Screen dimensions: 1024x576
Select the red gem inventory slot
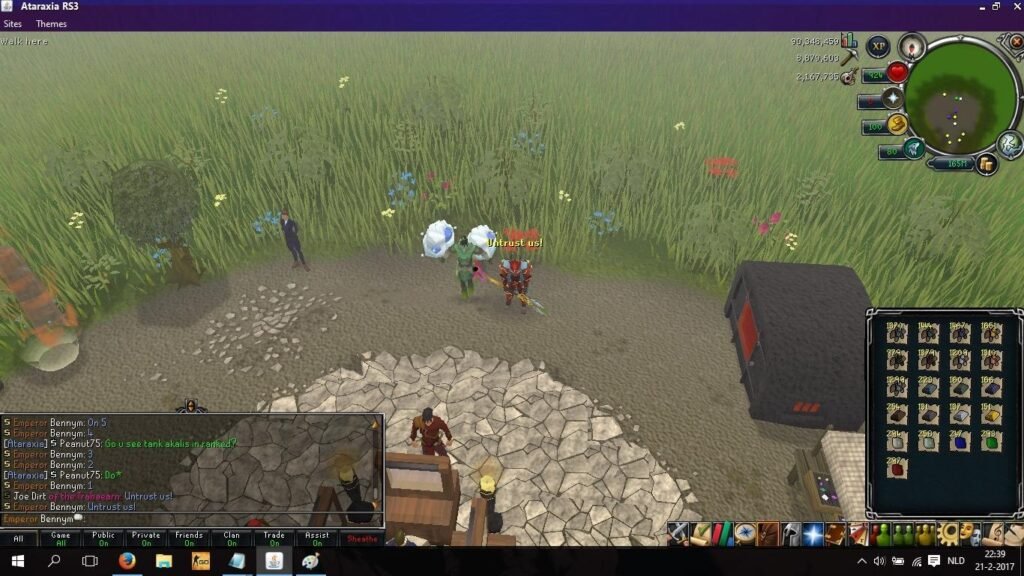897,469
